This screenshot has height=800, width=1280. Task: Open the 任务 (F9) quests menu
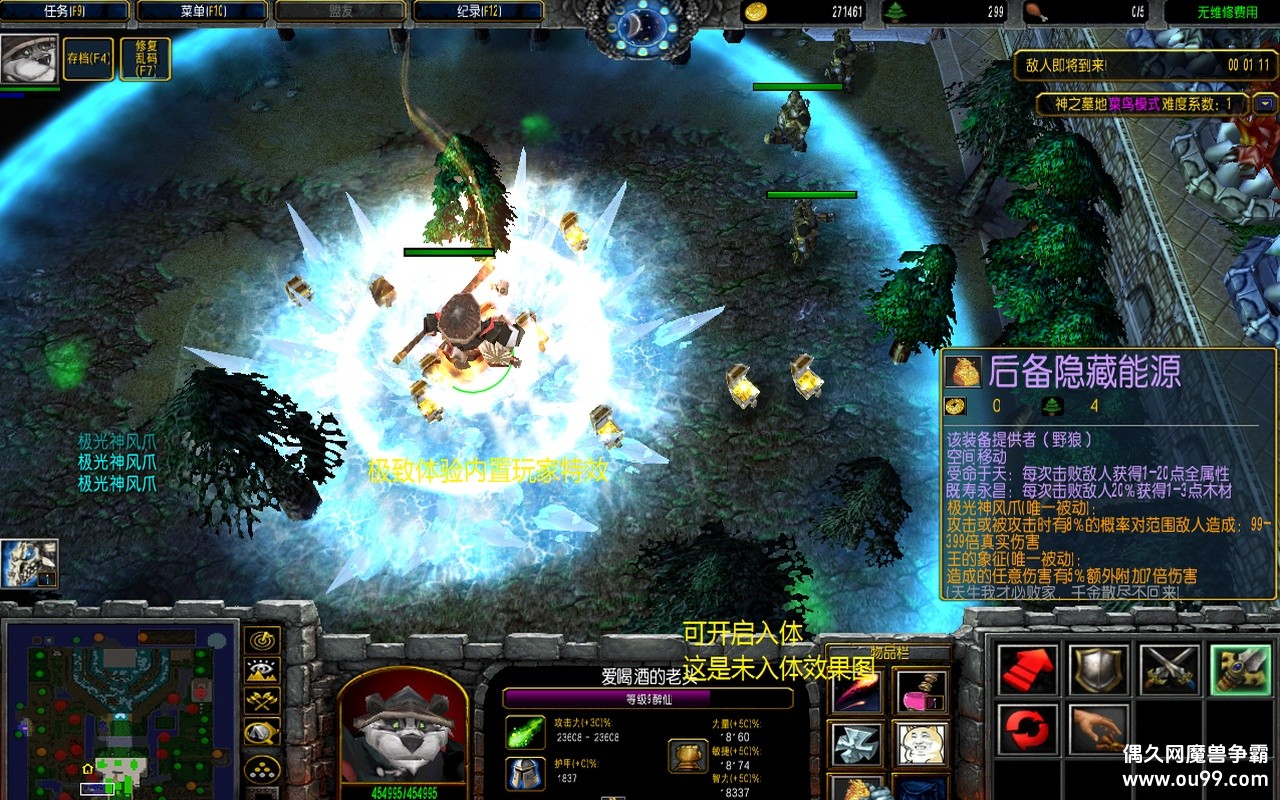click(68, 12)
